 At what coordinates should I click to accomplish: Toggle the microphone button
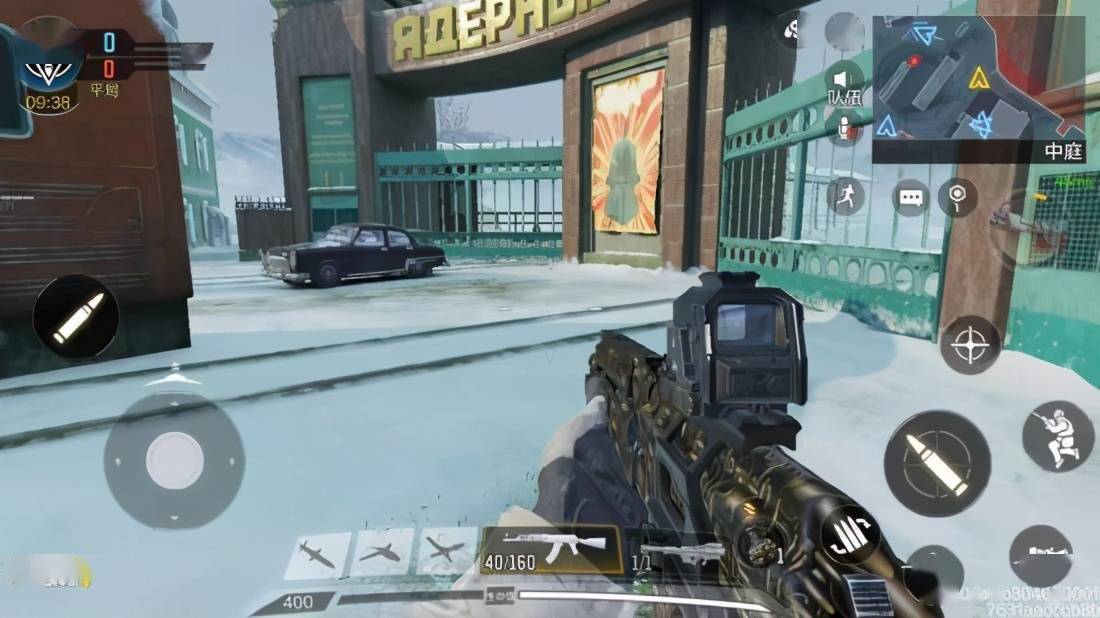tap(845, 127)
